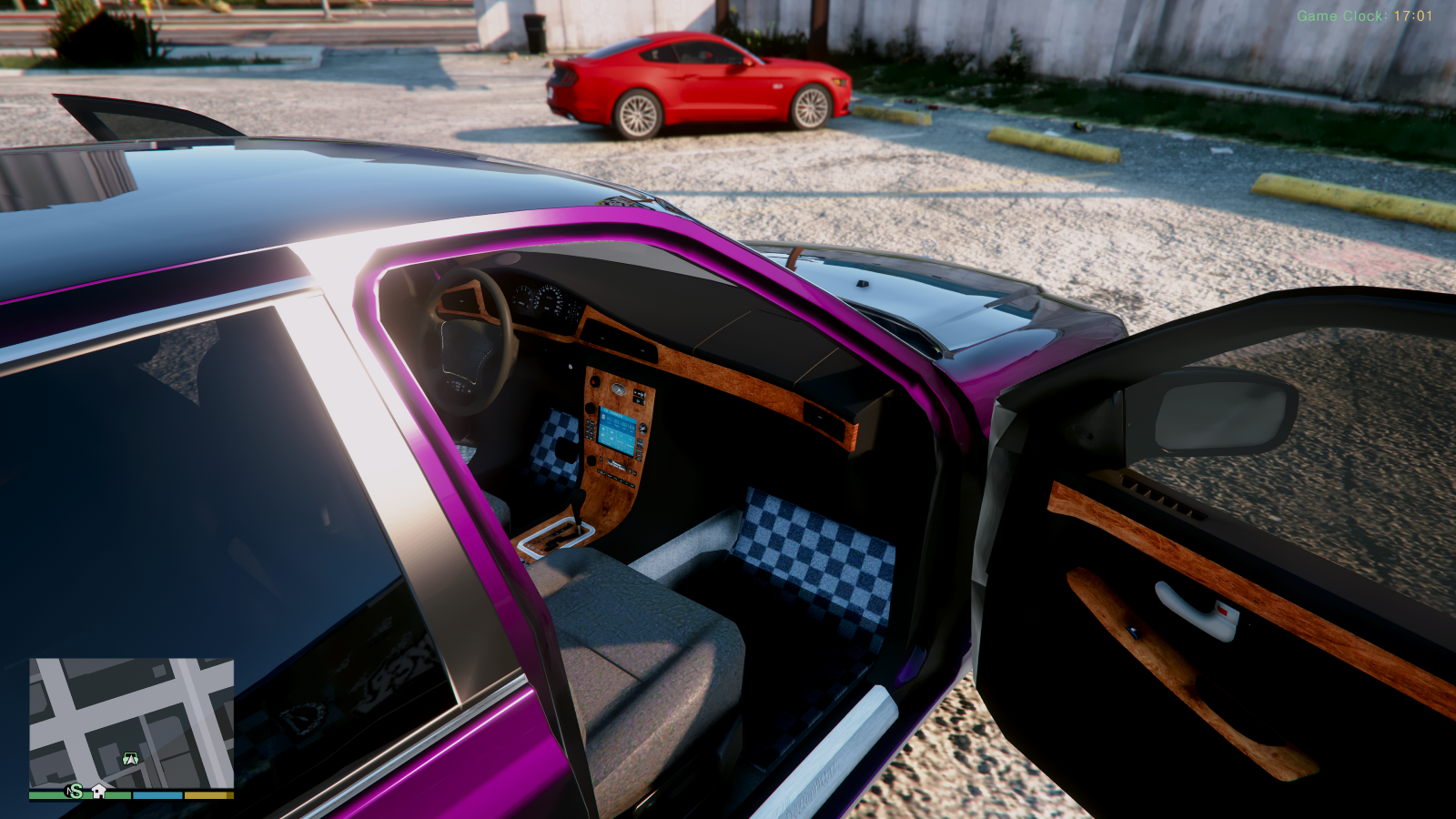
Task: Click the blue stamina bar segment
Action: (157, 795)
